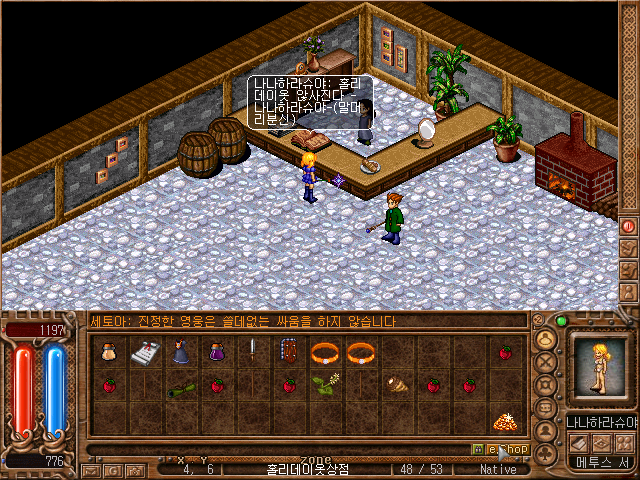Select the horn shell item
This screenshot has height=480, width=640.
[x=397, y=386]
